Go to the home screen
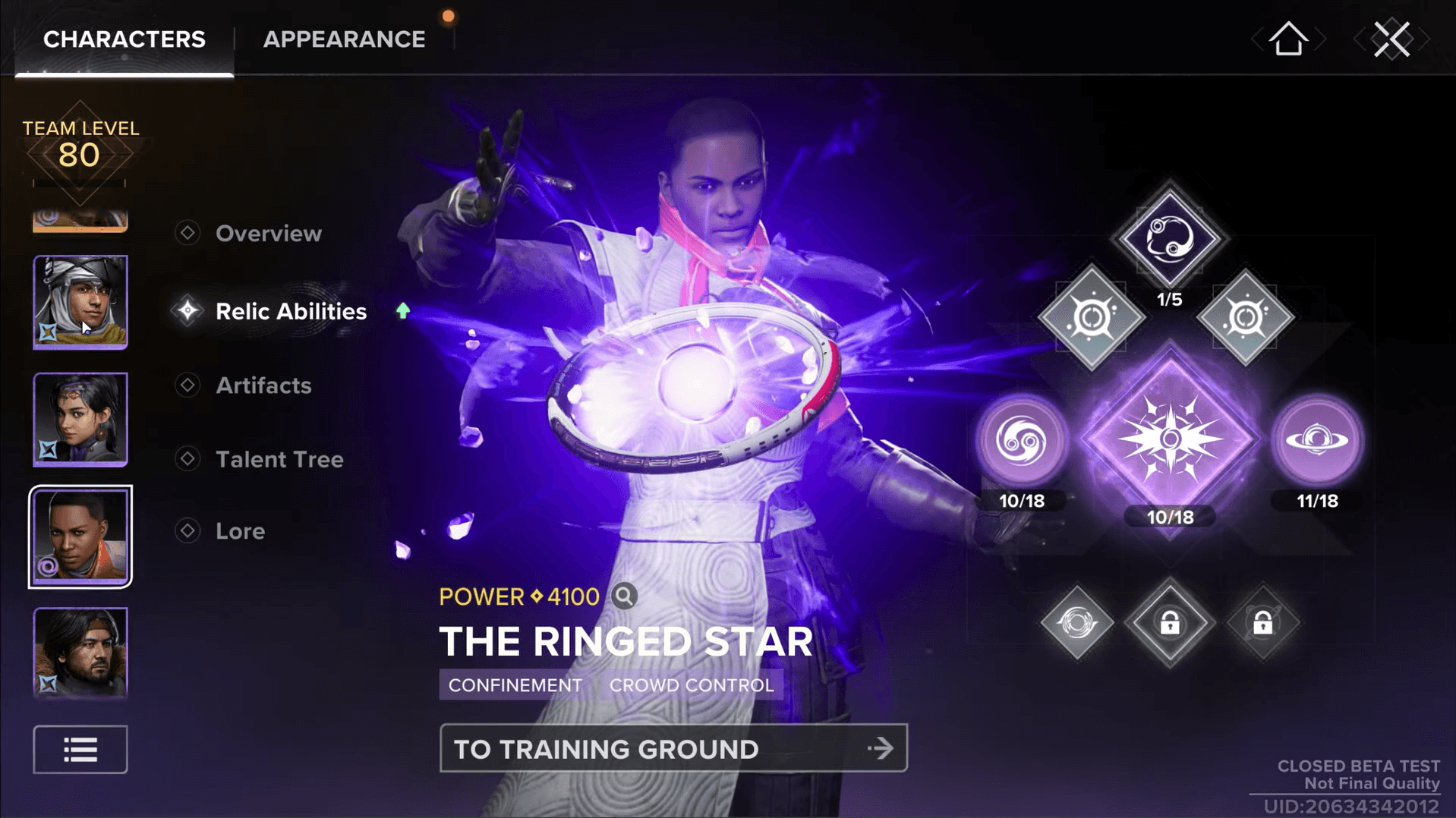 coord(1288,39)
